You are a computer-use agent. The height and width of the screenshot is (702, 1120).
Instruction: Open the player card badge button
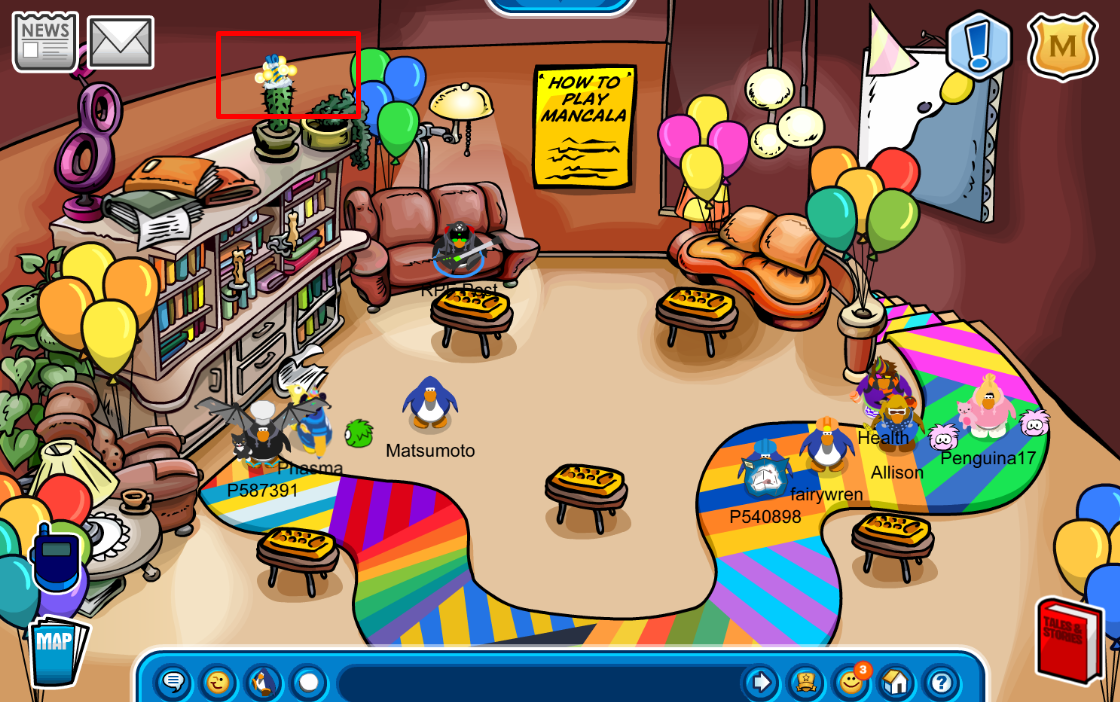[805, 683]
